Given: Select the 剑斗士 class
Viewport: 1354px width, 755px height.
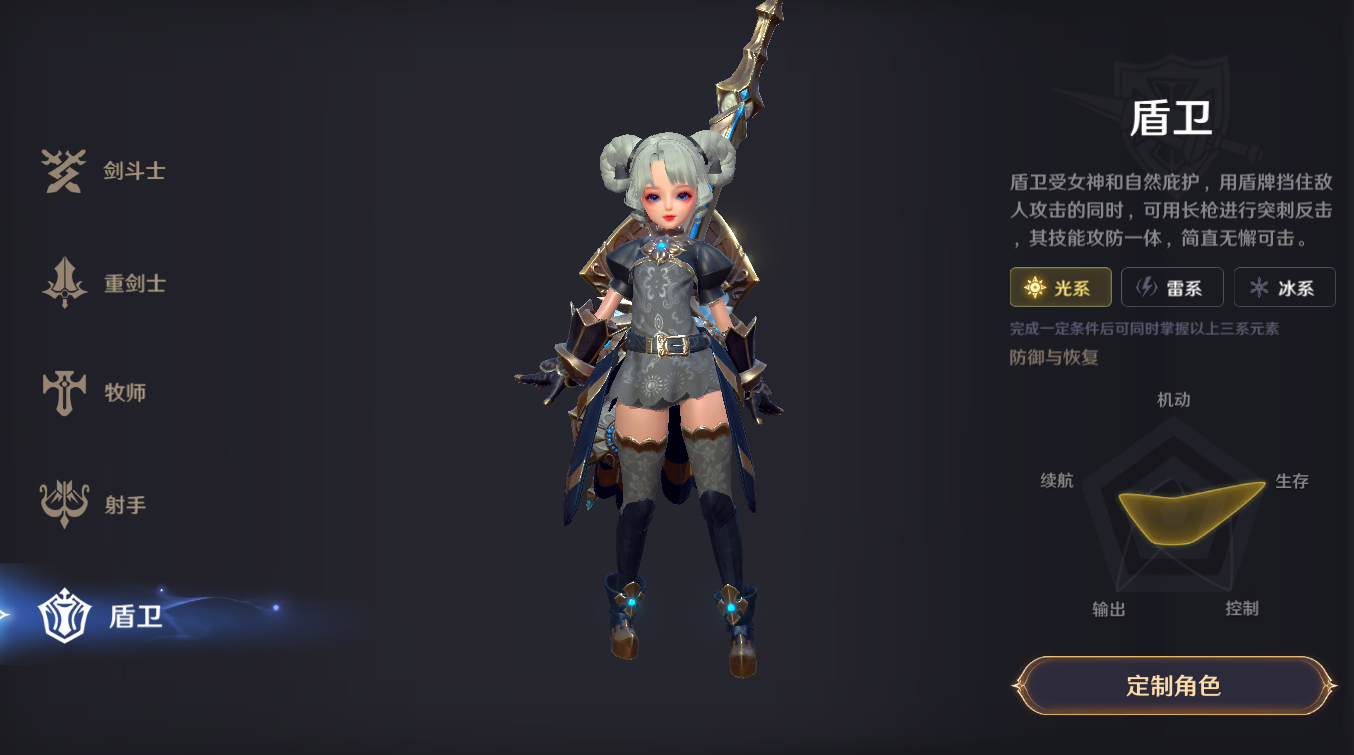Looking at the screenshot, I should click(x=104, y=171).
